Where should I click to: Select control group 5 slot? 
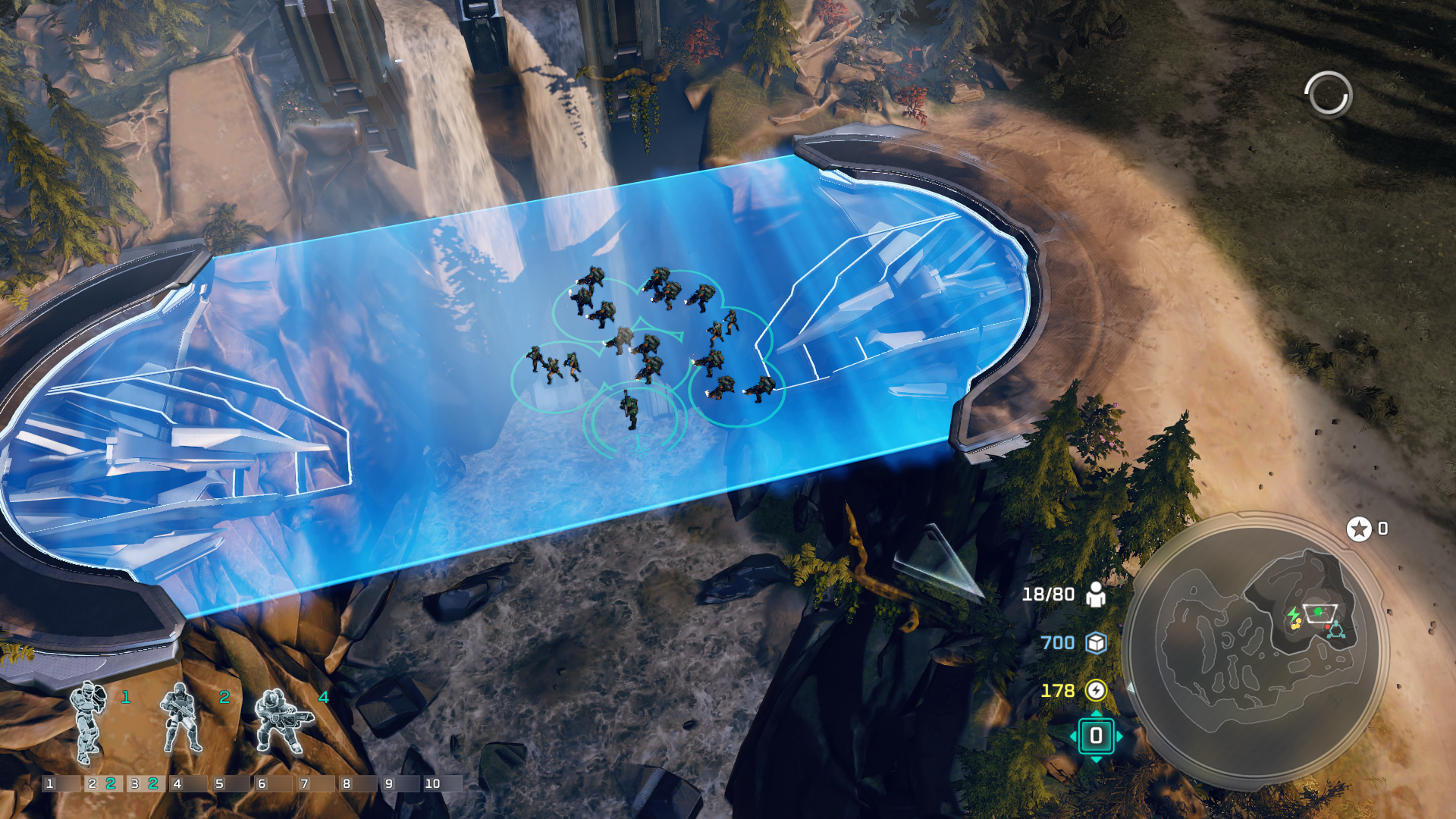[231, 783]
